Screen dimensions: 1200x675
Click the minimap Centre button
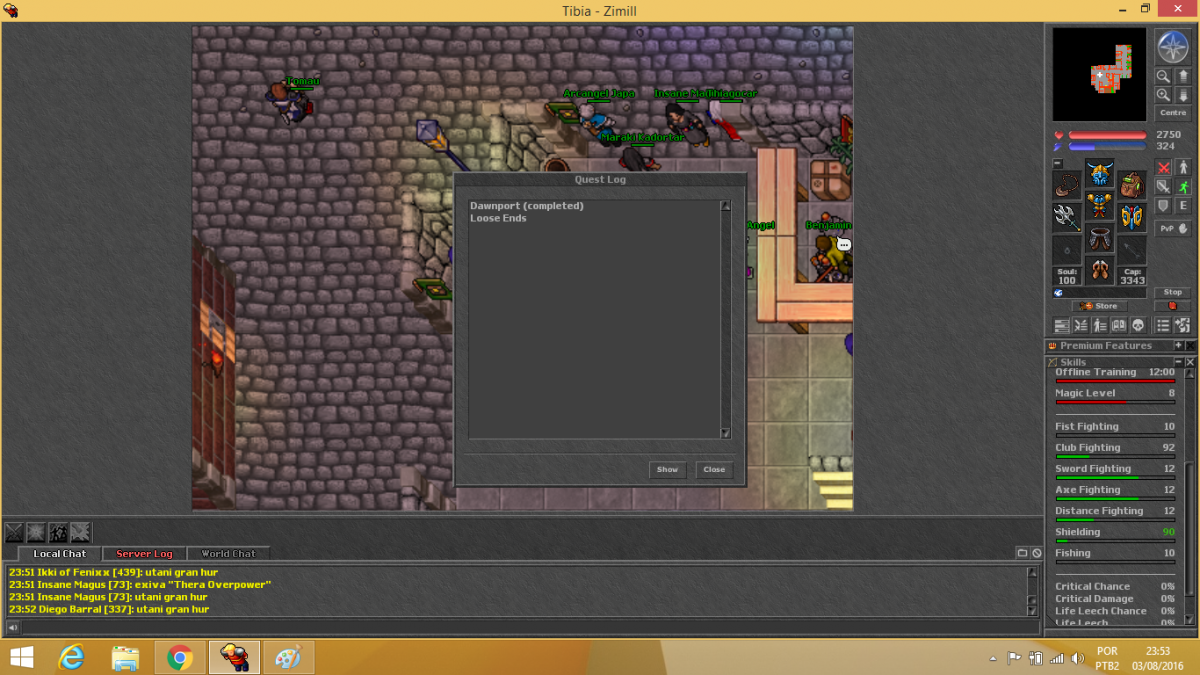1173,113
